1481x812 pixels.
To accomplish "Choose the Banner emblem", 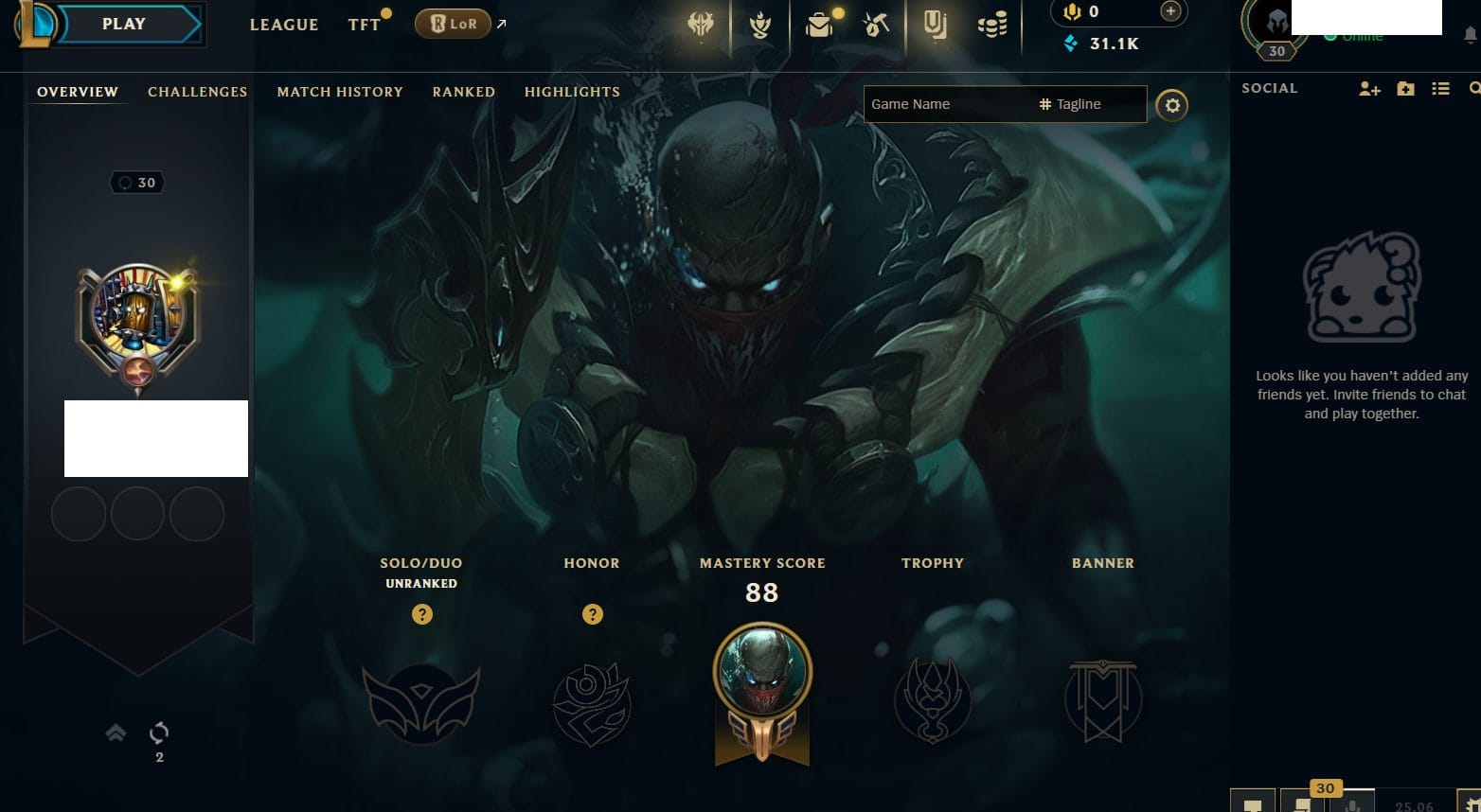I will pos(1103,700).
